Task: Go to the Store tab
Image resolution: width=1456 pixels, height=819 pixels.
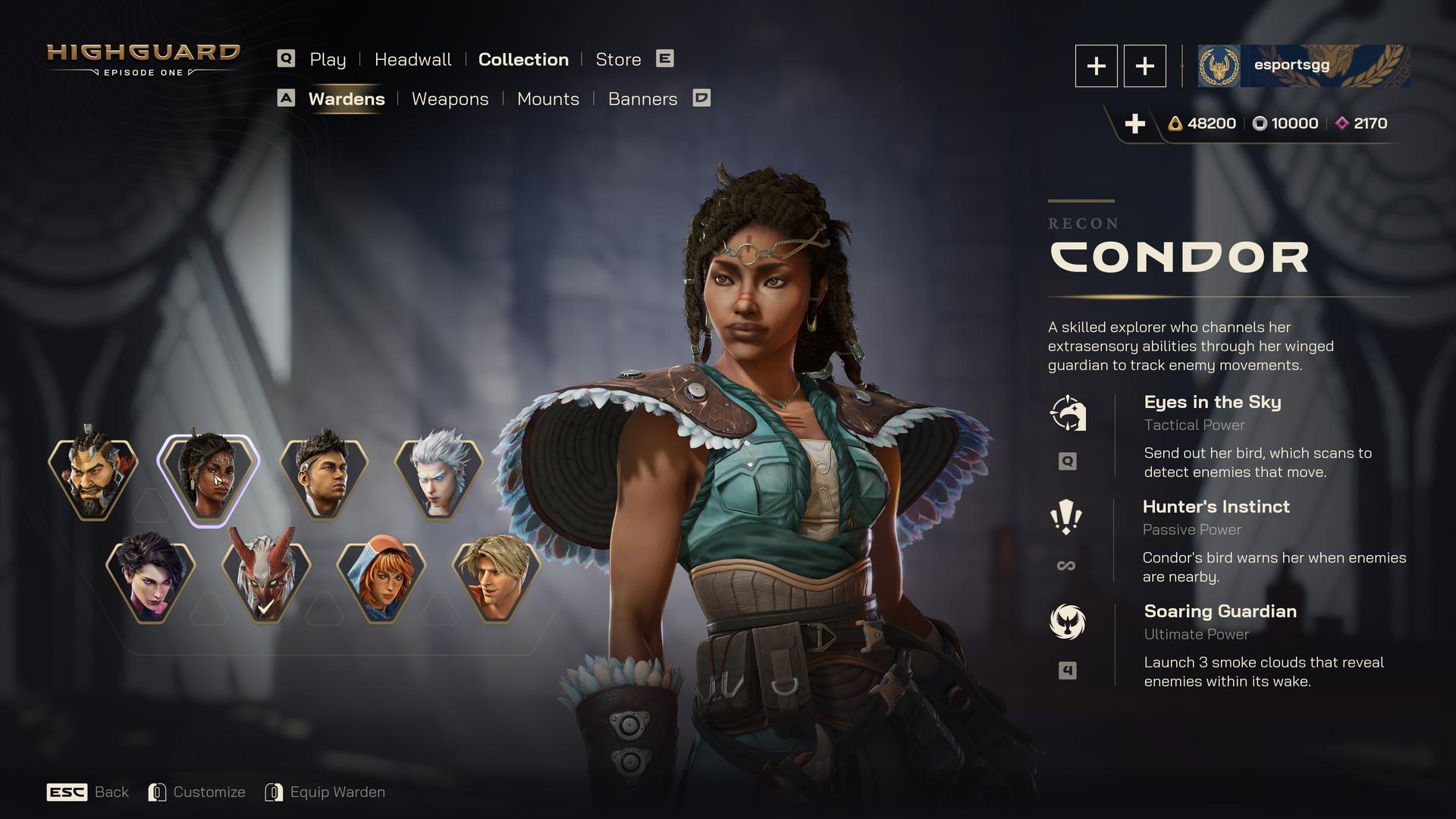Action: 618,59
